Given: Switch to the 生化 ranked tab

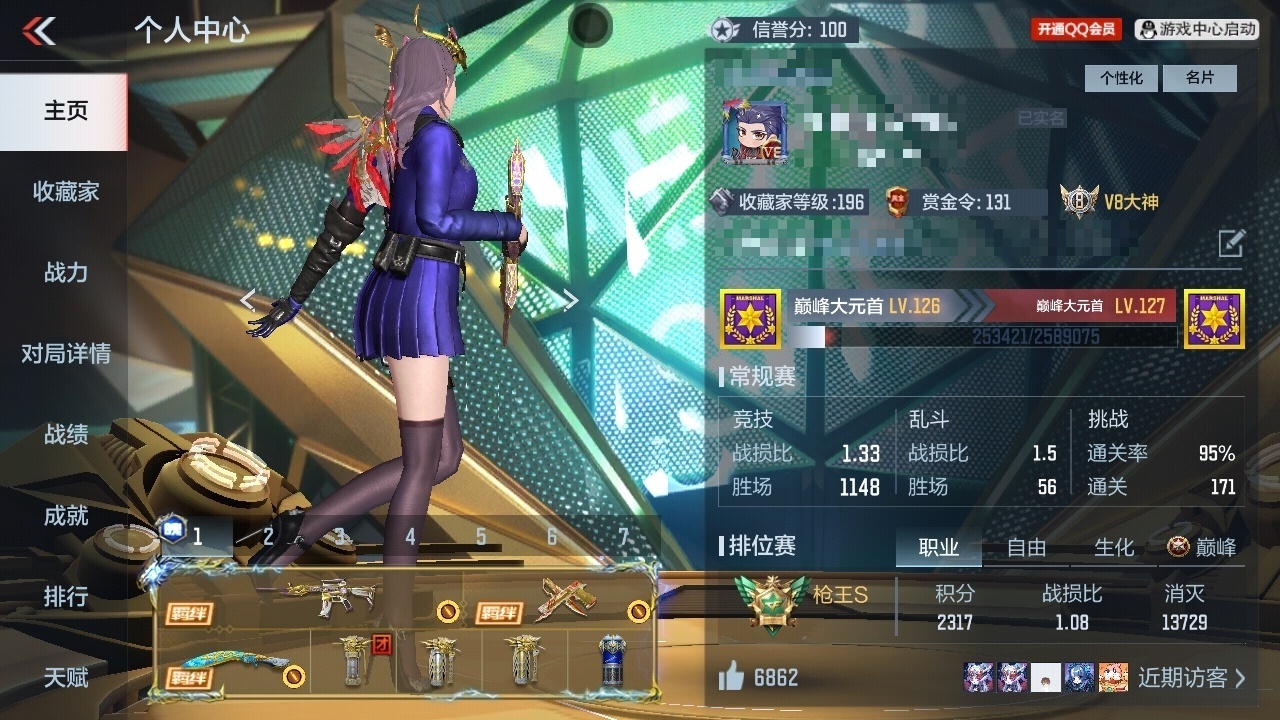Looking at the screenshot, I should pyautogui.click(x=1114, y=547).
